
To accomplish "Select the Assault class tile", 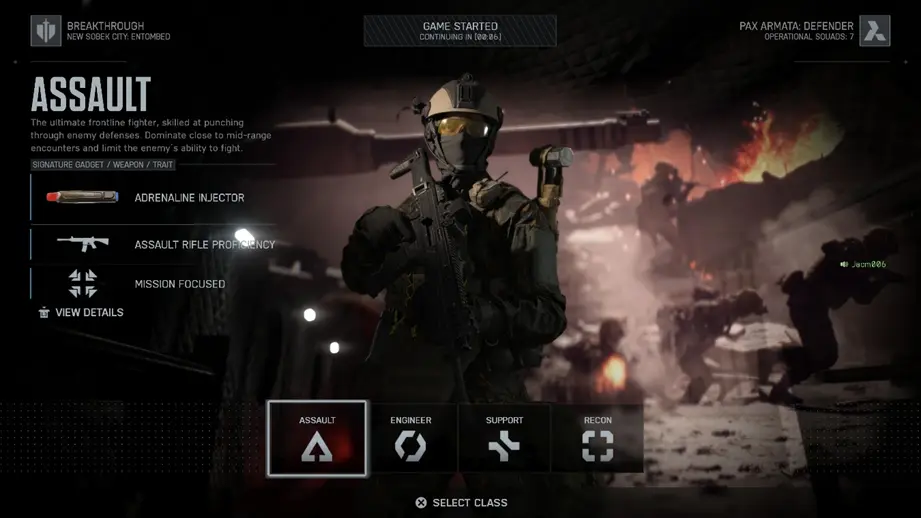I will (x=317, y=438).
